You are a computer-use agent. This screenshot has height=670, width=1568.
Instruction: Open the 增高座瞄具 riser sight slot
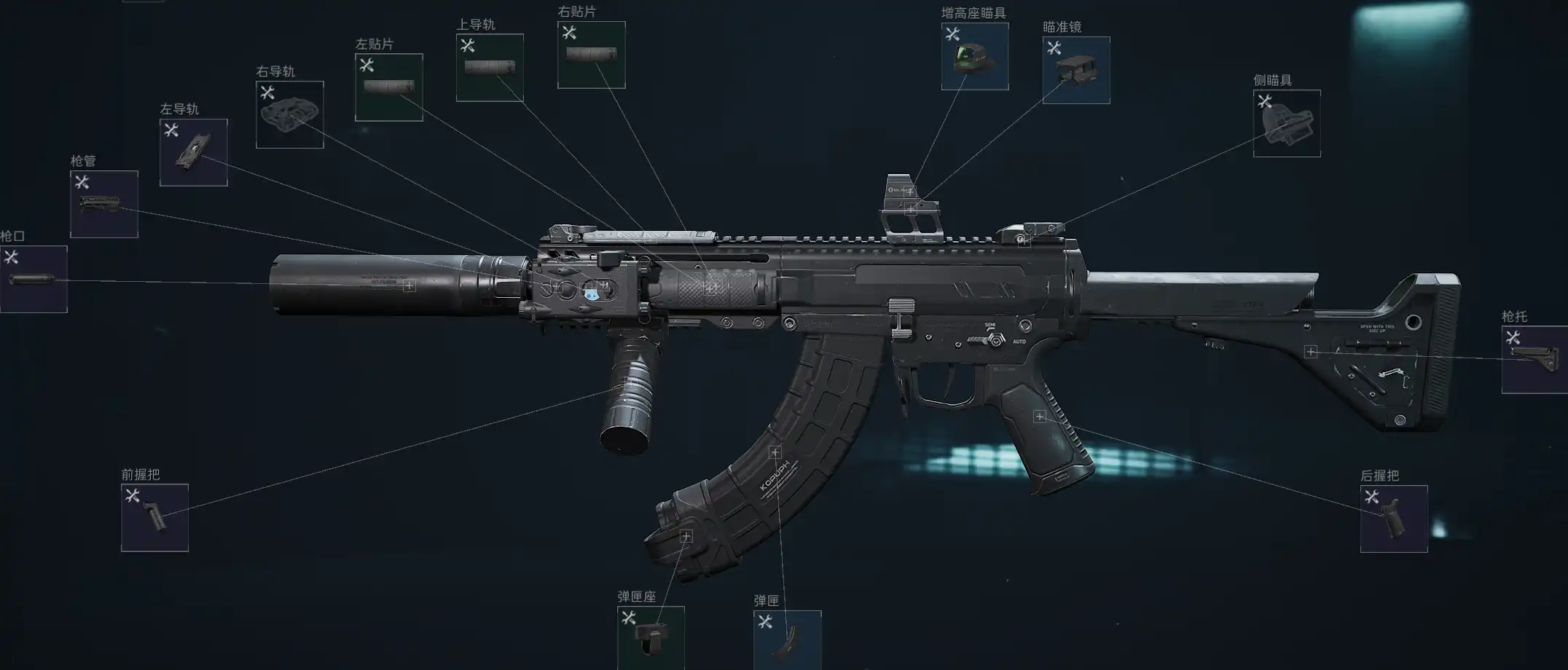click(975, 56)
